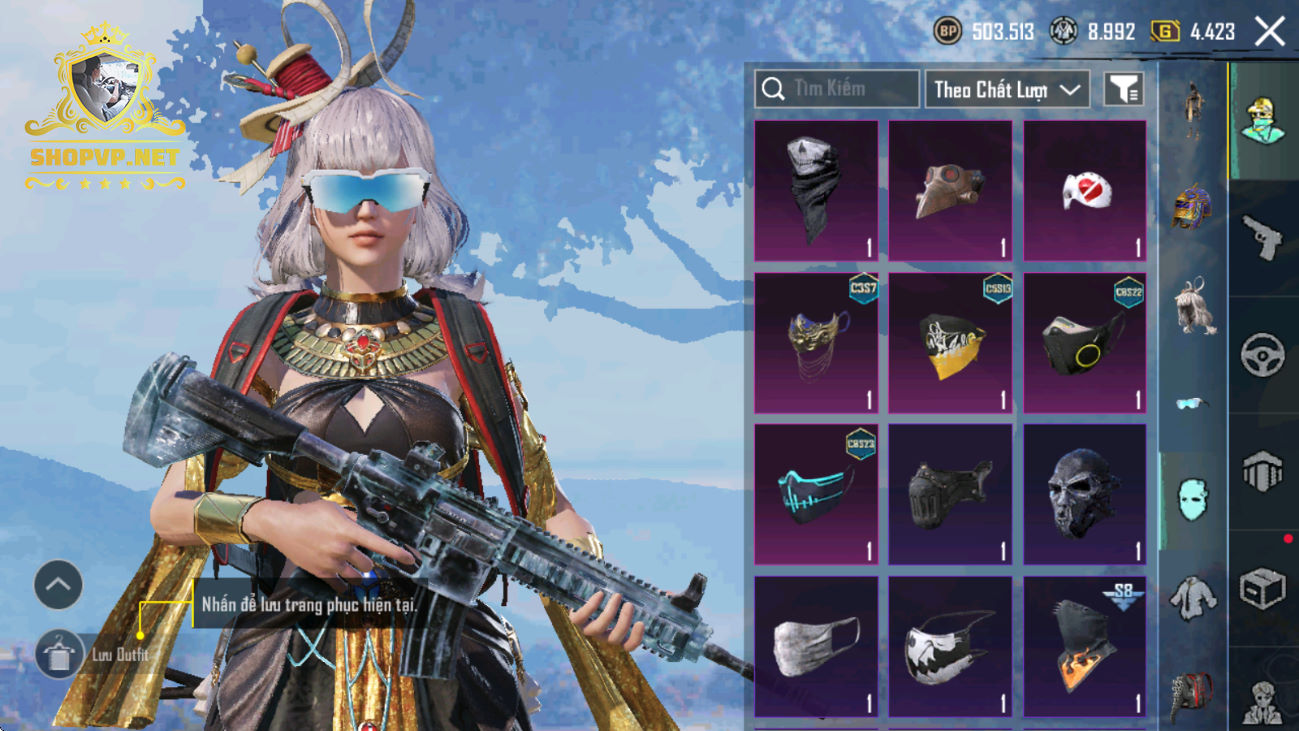Click the Tìm Kiếm search field
Viewport: 1299px width, 731px height.
click(x=837, y=89)
